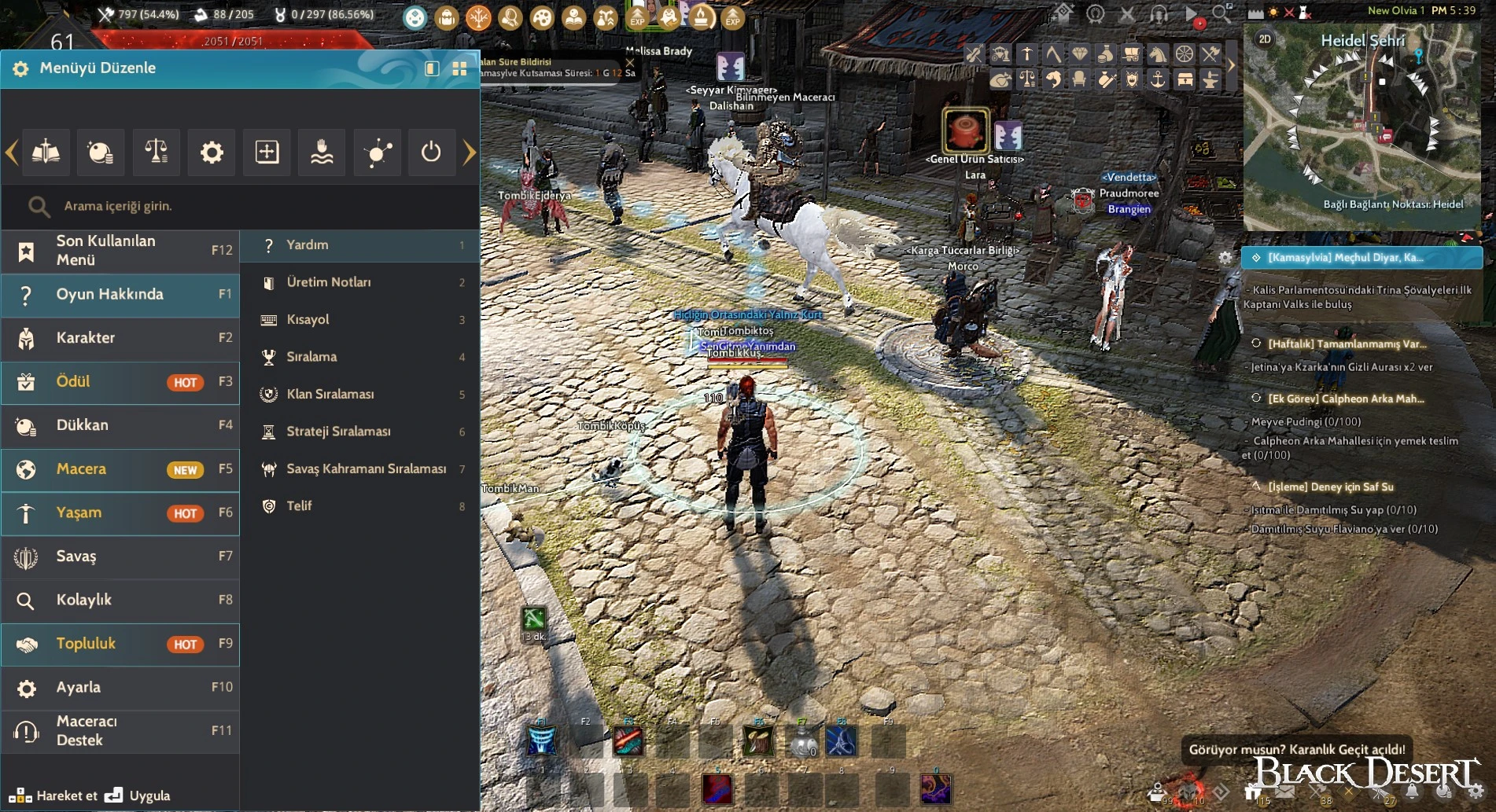1496x812 pixels.
Task: Open the Savaş combat category
Action: [x=120, y=557]
